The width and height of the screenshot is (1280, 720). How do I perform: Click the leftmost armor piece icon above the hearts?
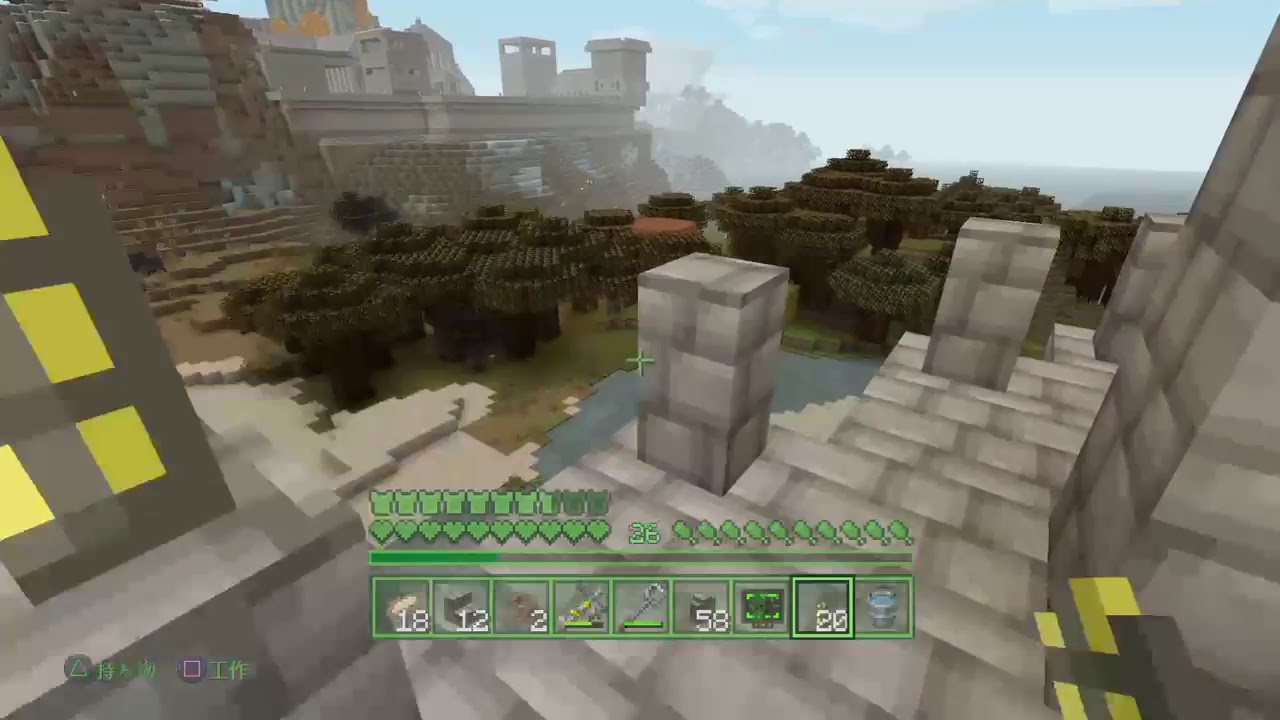pos(379,503)
